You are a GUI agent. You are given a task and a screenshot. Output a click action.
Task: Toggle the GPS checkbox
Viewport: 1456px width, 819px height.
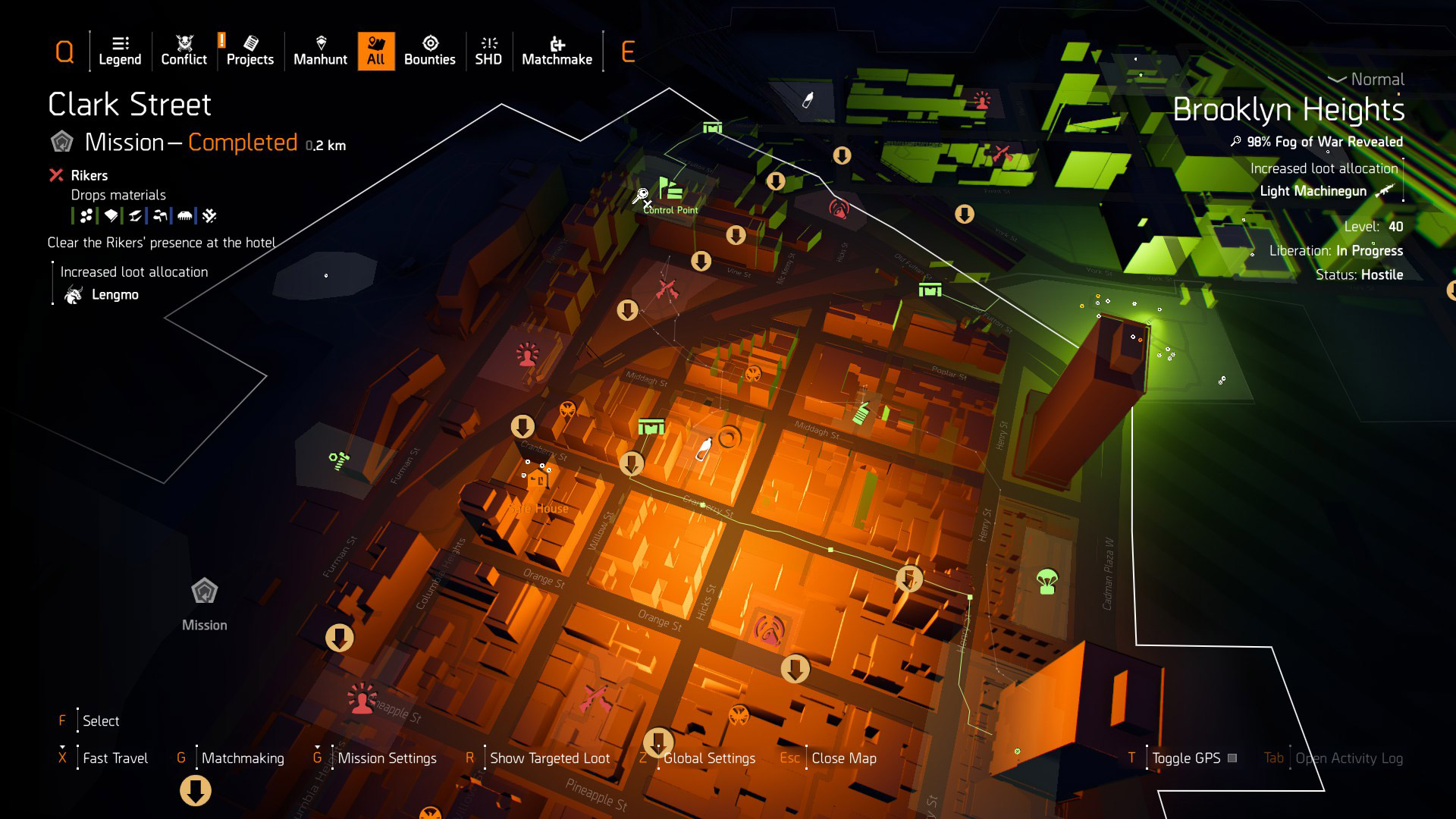[x=1232, y=758]
